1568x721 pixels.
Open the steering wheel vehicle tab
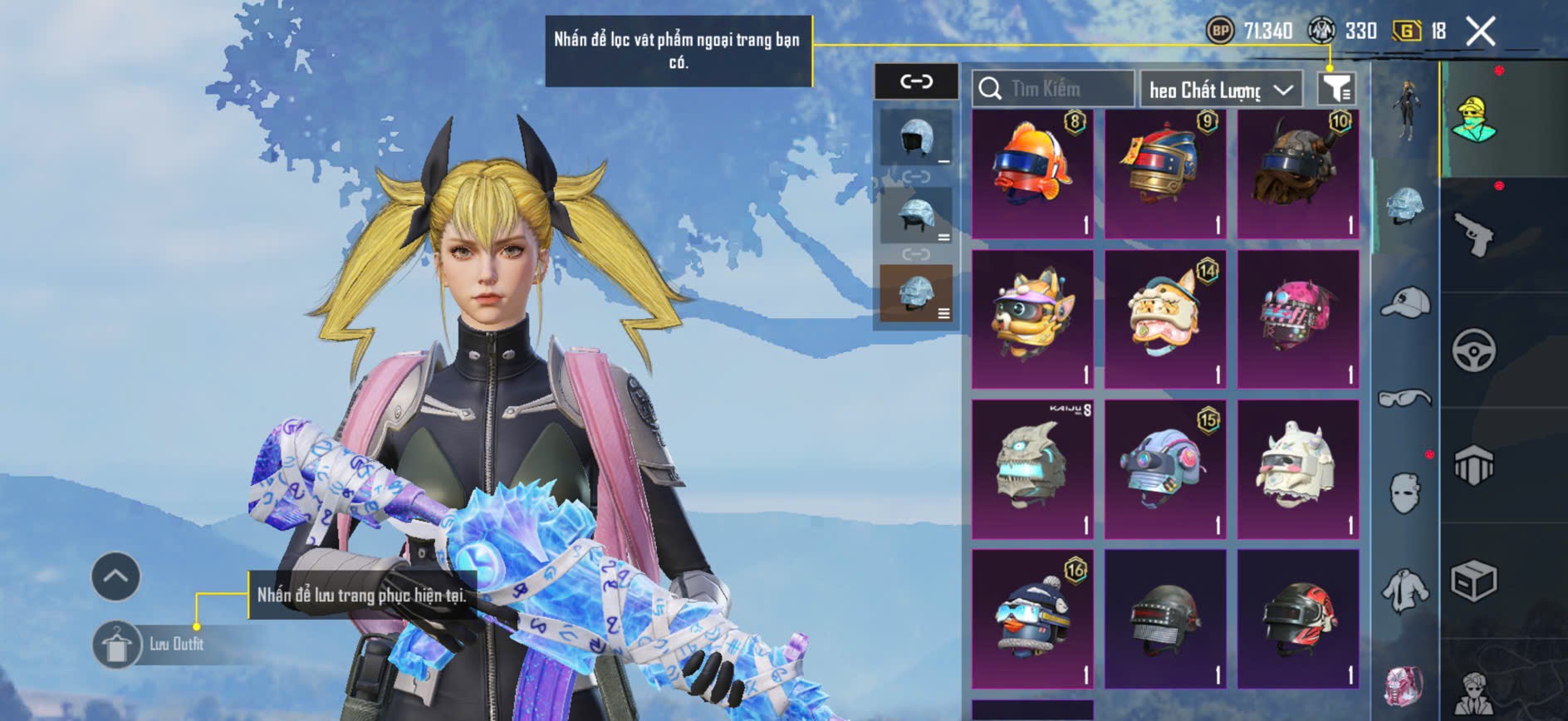[x=1474, y=350]
